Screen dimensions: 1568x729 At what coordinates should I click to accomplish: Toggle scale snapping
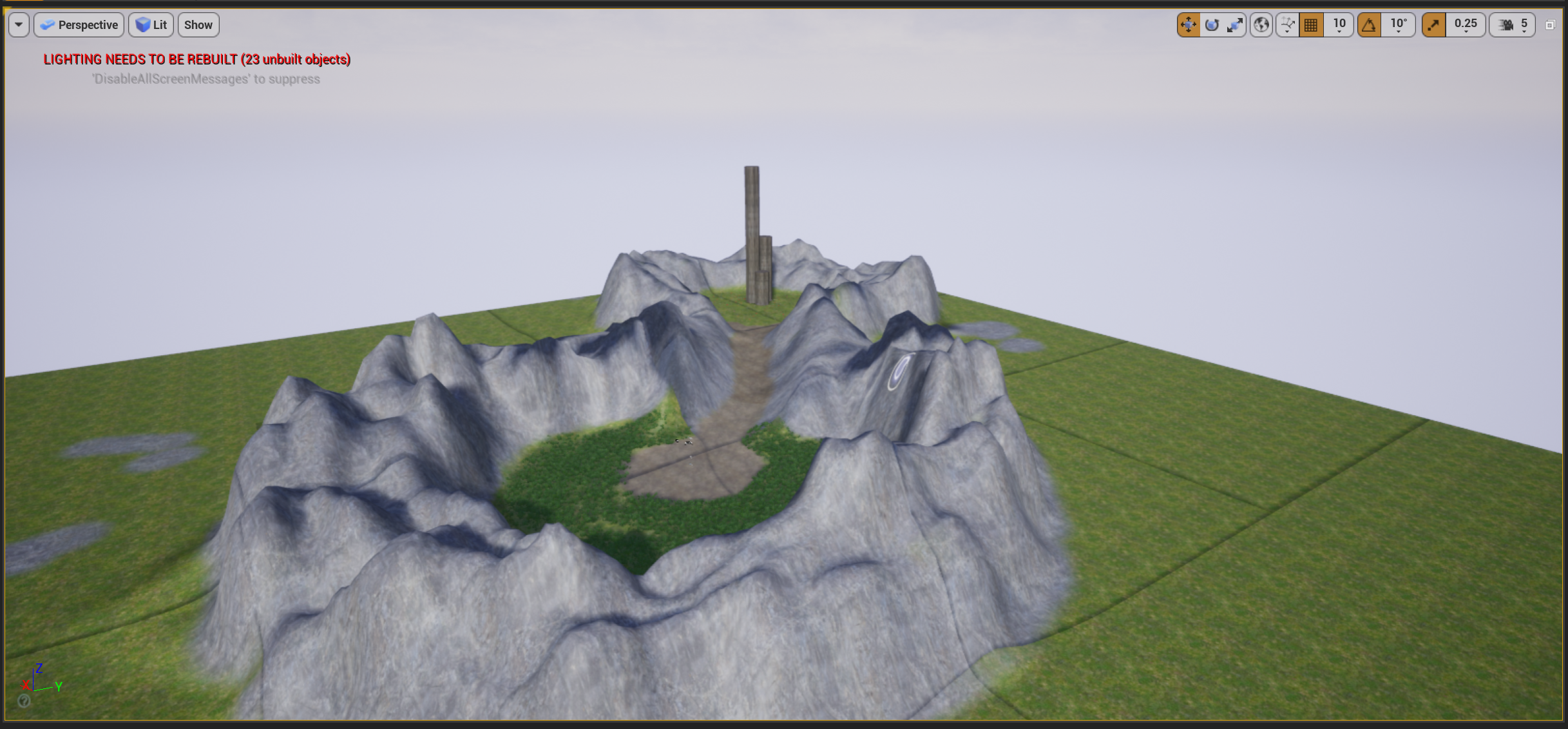[1433, 24]
